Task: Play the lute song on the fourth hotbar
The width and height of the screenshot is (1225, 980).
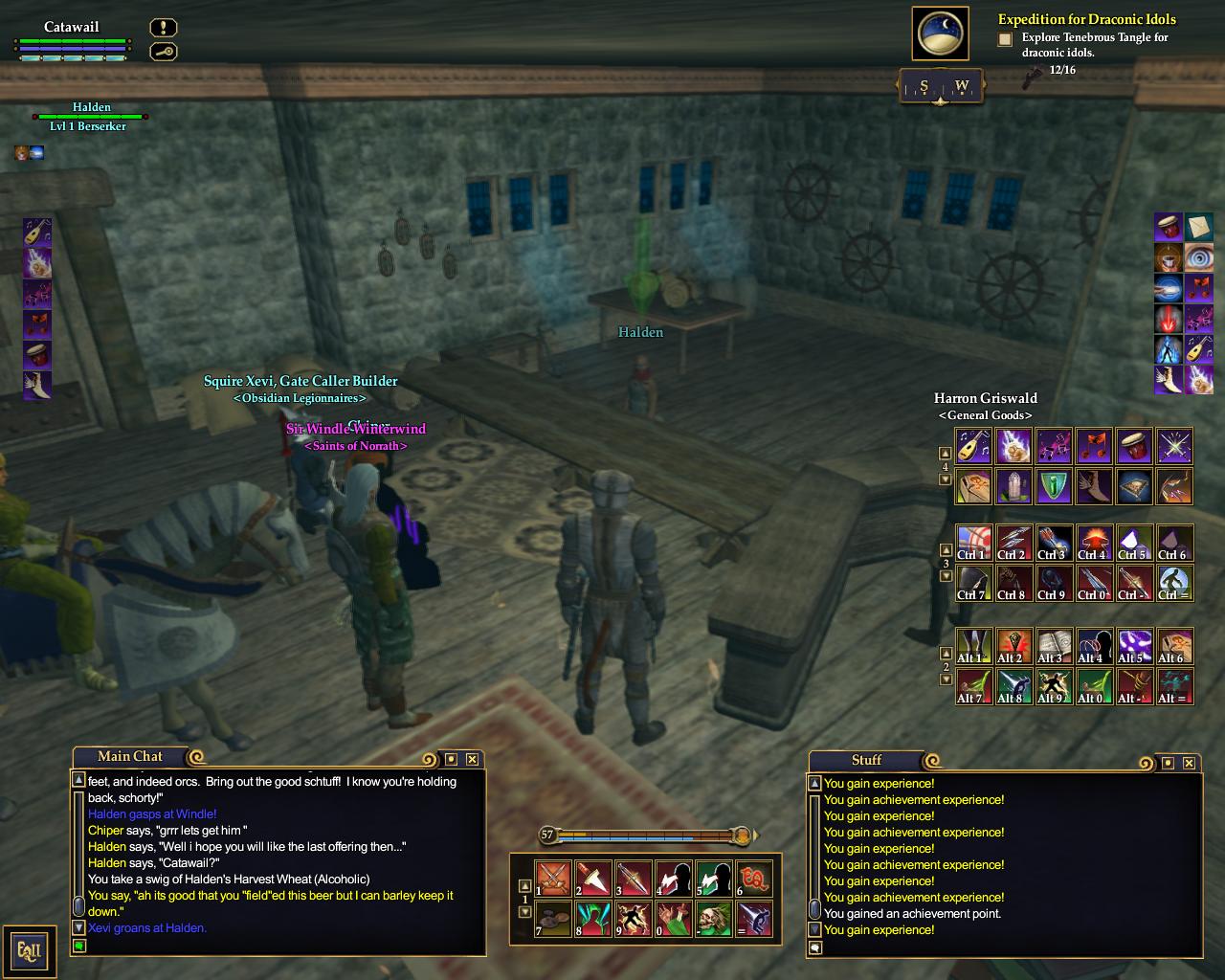Action: pos(973,445)
